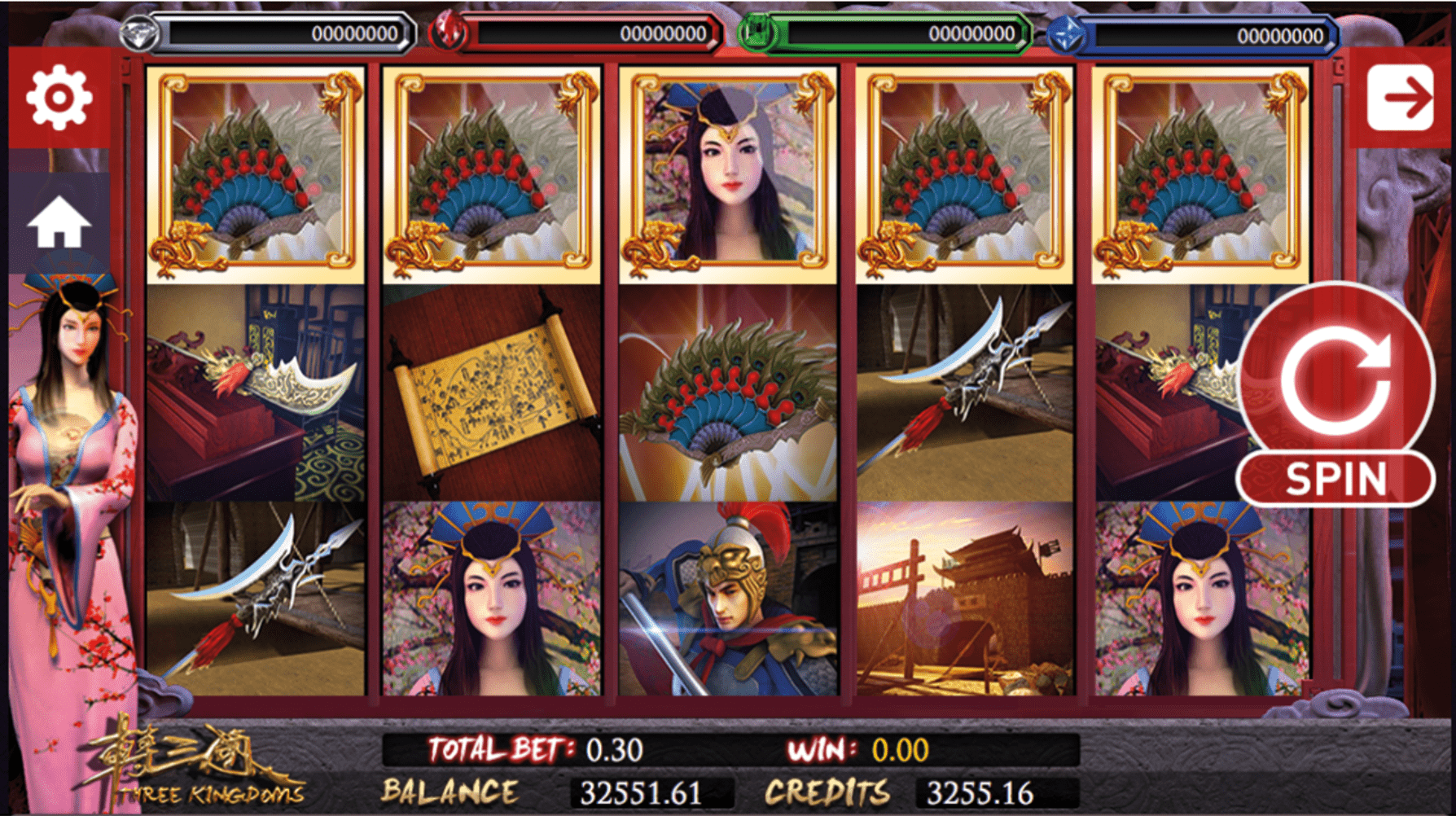The width and height of the screenshot is (1456, 816).
Task: Click the white arrow exit button
Action: click(x=1400, y=98)
